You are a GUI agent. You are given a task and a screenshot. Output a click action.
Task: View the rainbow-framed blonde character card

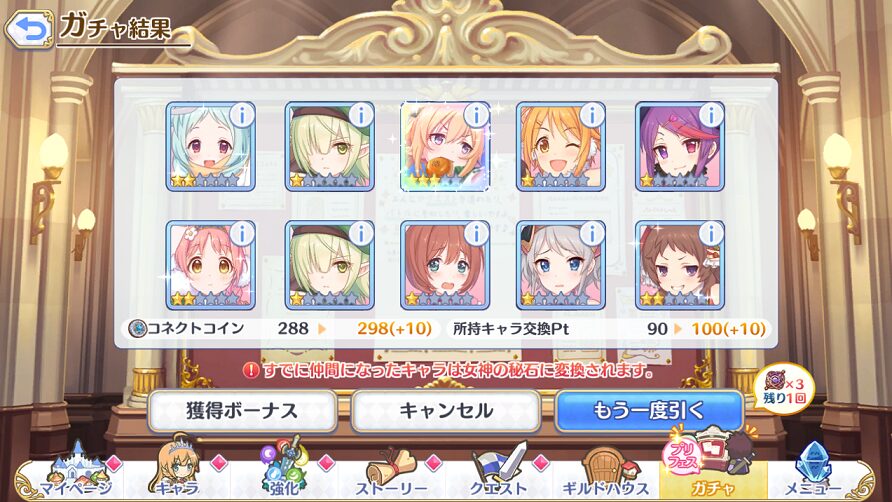[443, 146]
